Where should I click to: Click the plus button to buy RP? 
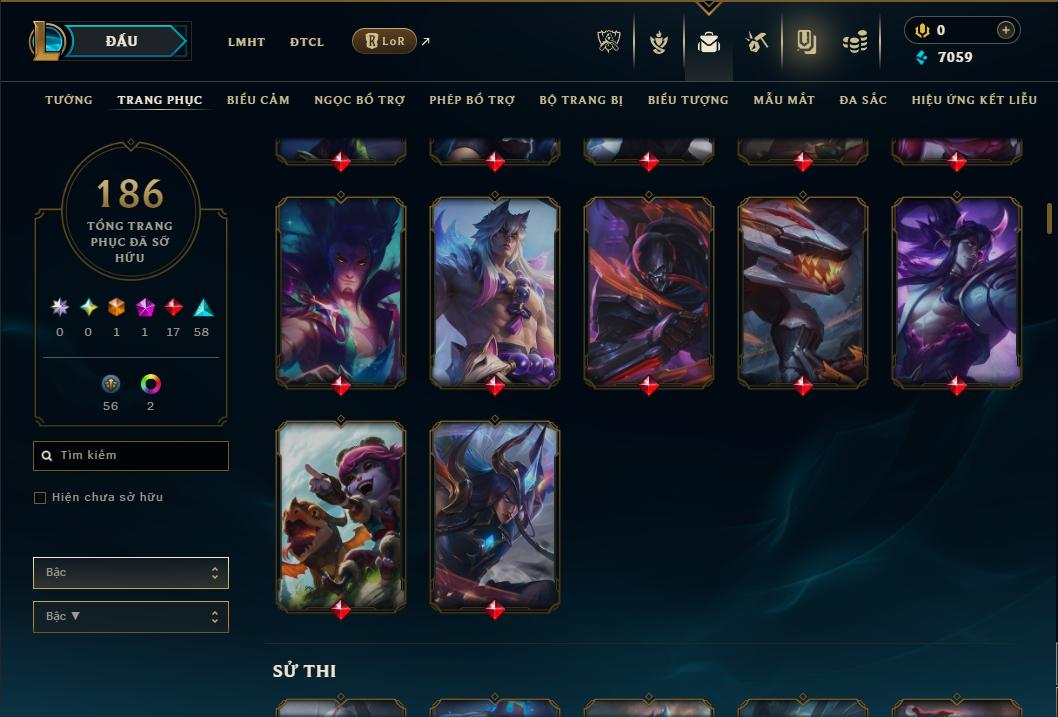coord(1006,30)
